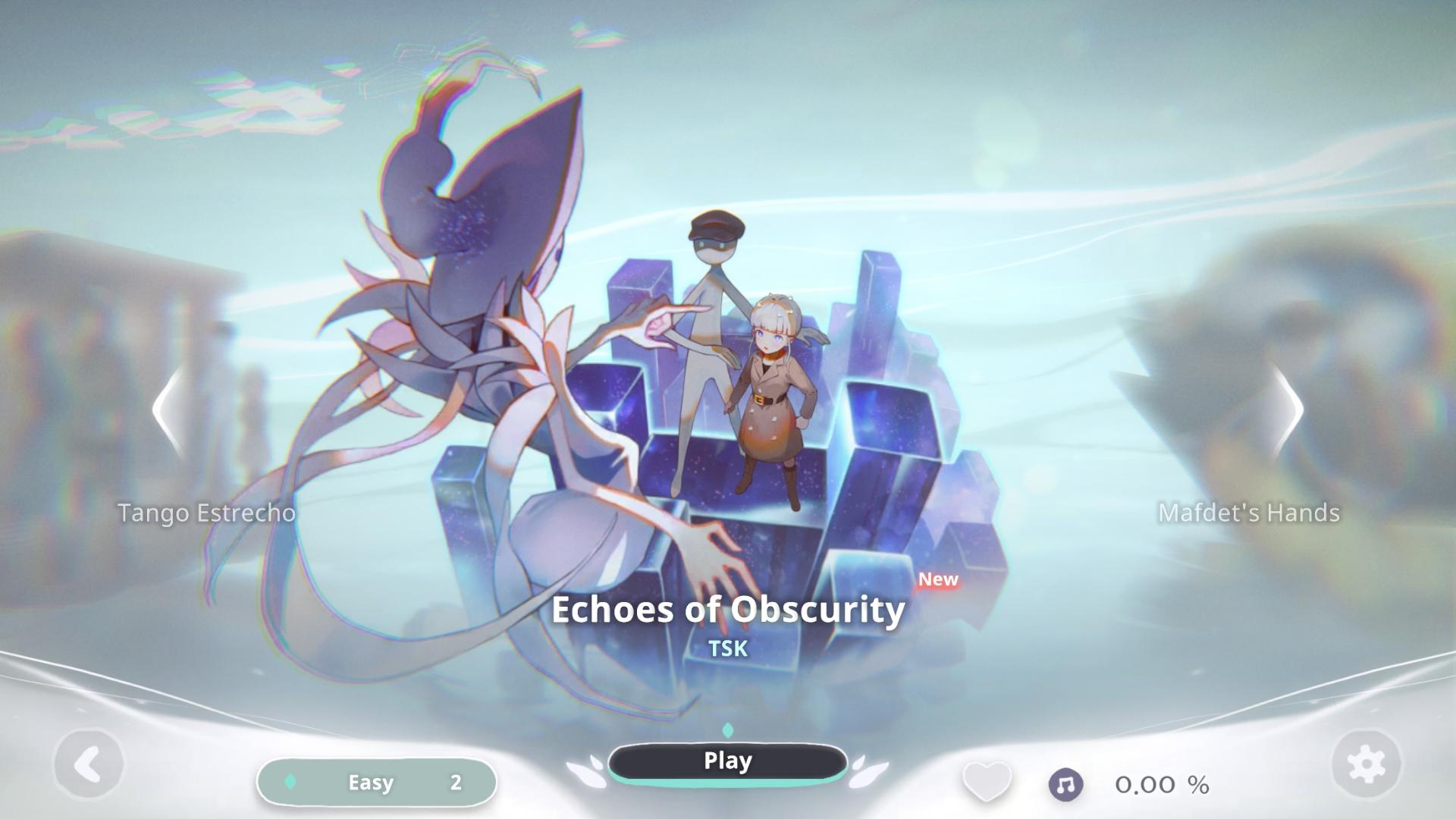1456x819 pixels.
Task: Click the Easy difficulty label
Action: point(371,783)
